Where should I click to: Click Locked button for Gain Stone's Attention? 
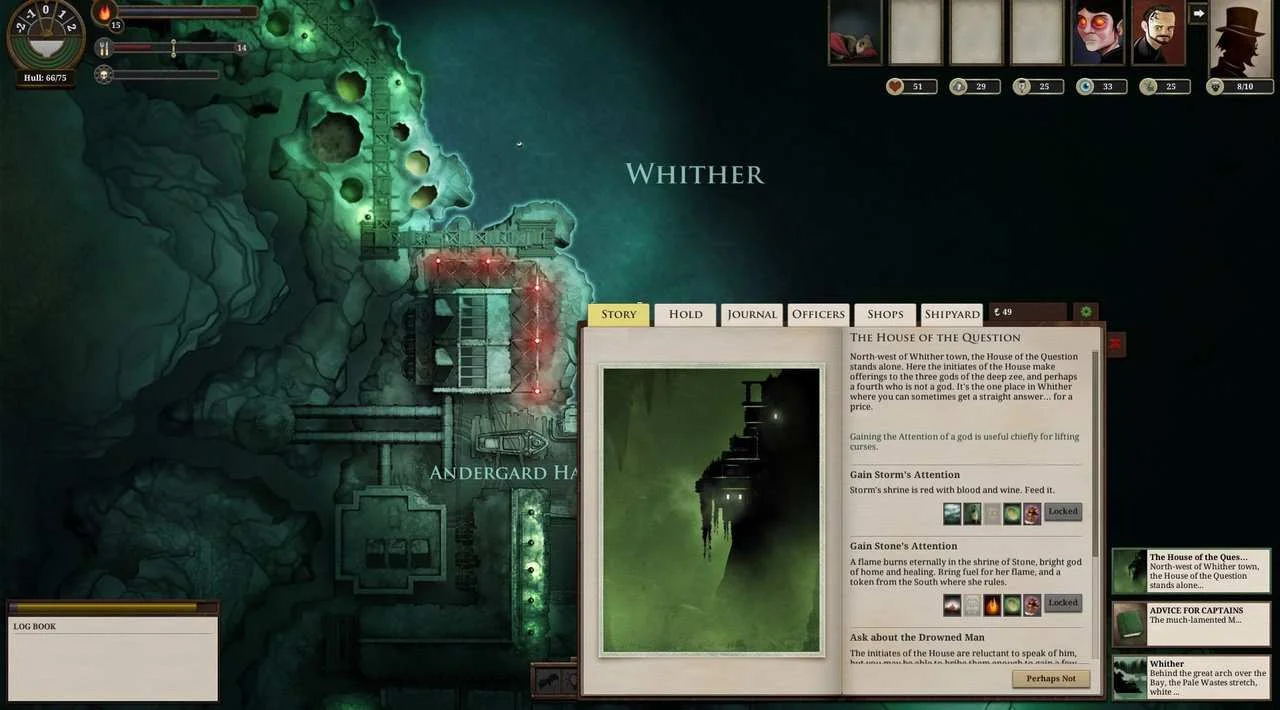click(1063, 603)
